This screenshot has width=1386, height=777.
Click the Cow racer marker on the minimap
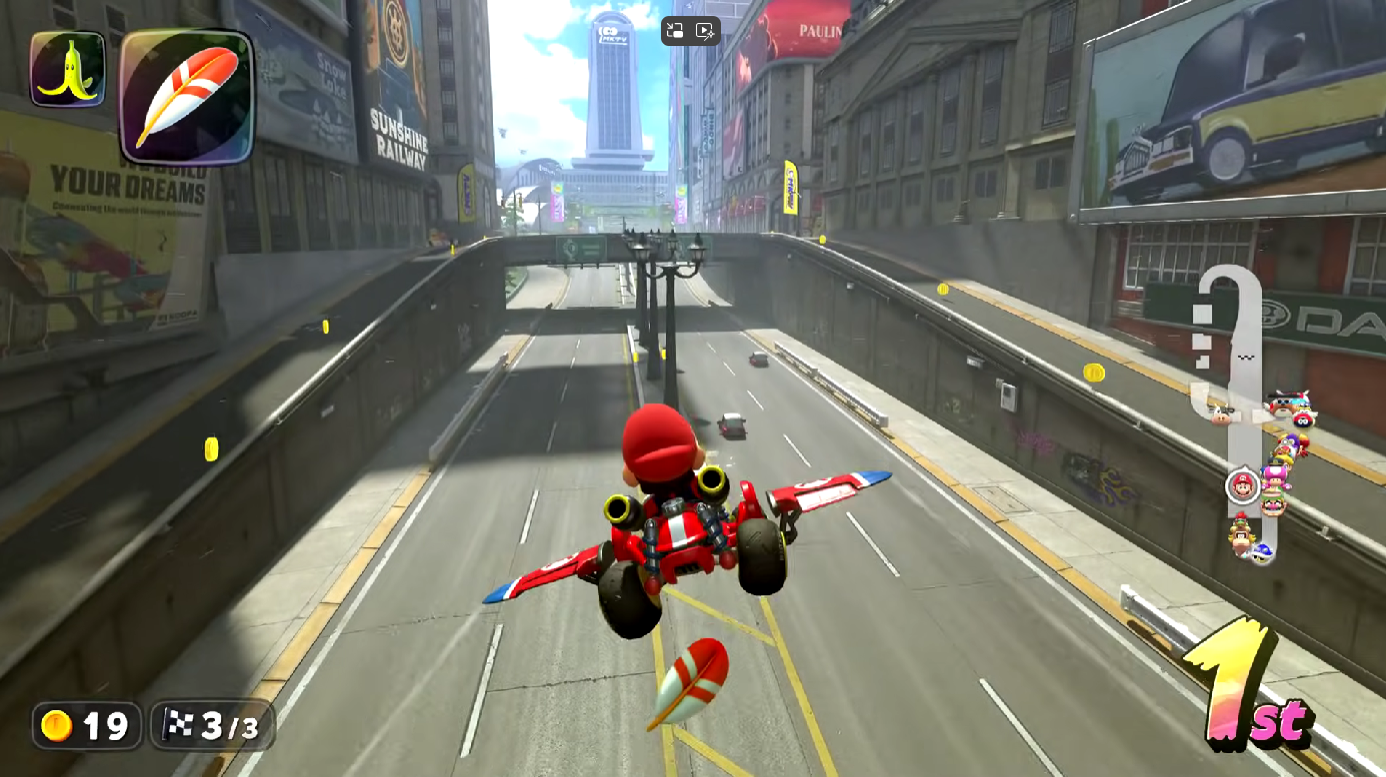[x=1220, y=414]
